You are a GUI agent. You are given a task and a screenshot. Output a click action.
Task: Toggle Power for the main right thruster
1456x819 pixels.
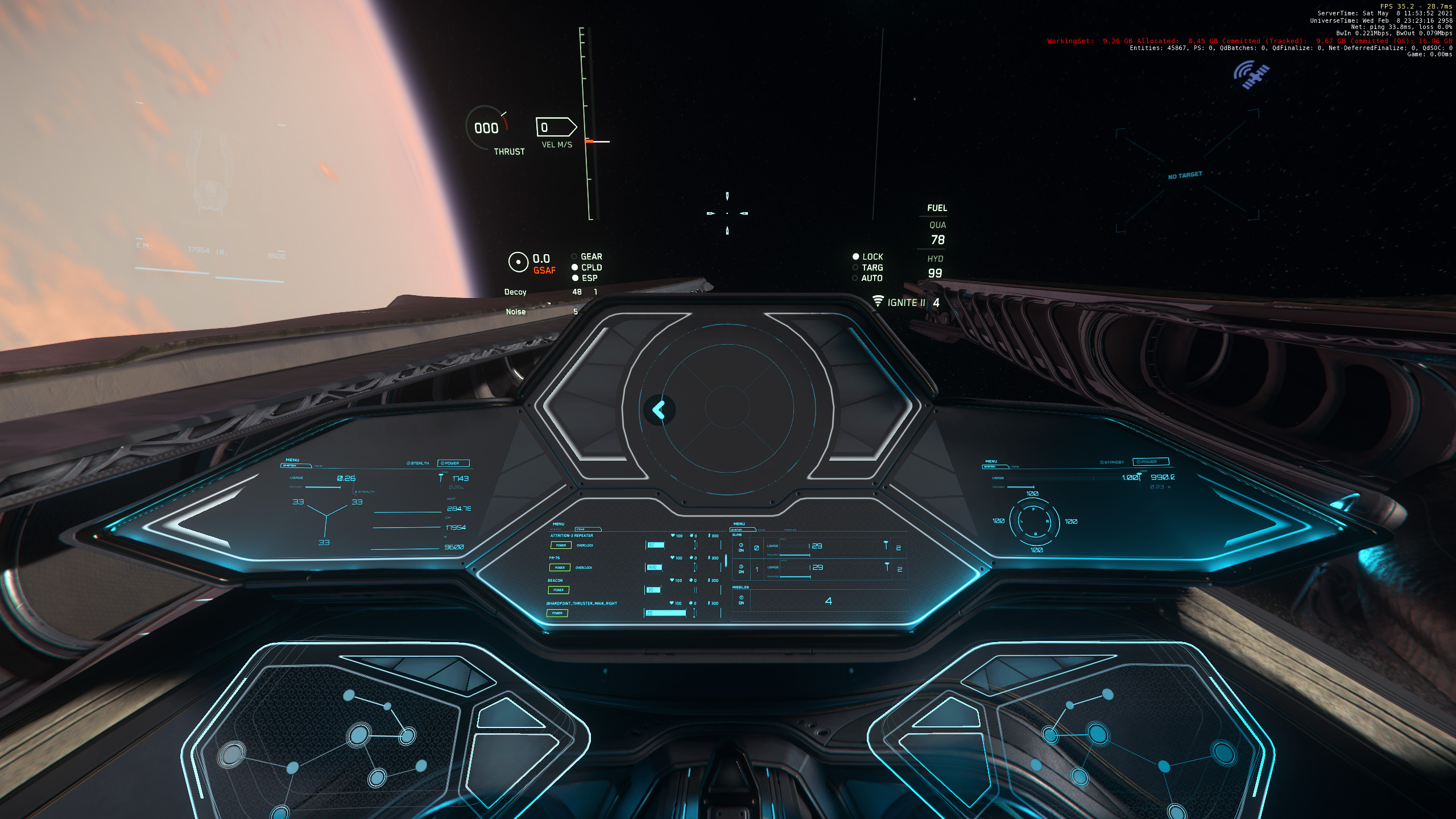point(557,613)
